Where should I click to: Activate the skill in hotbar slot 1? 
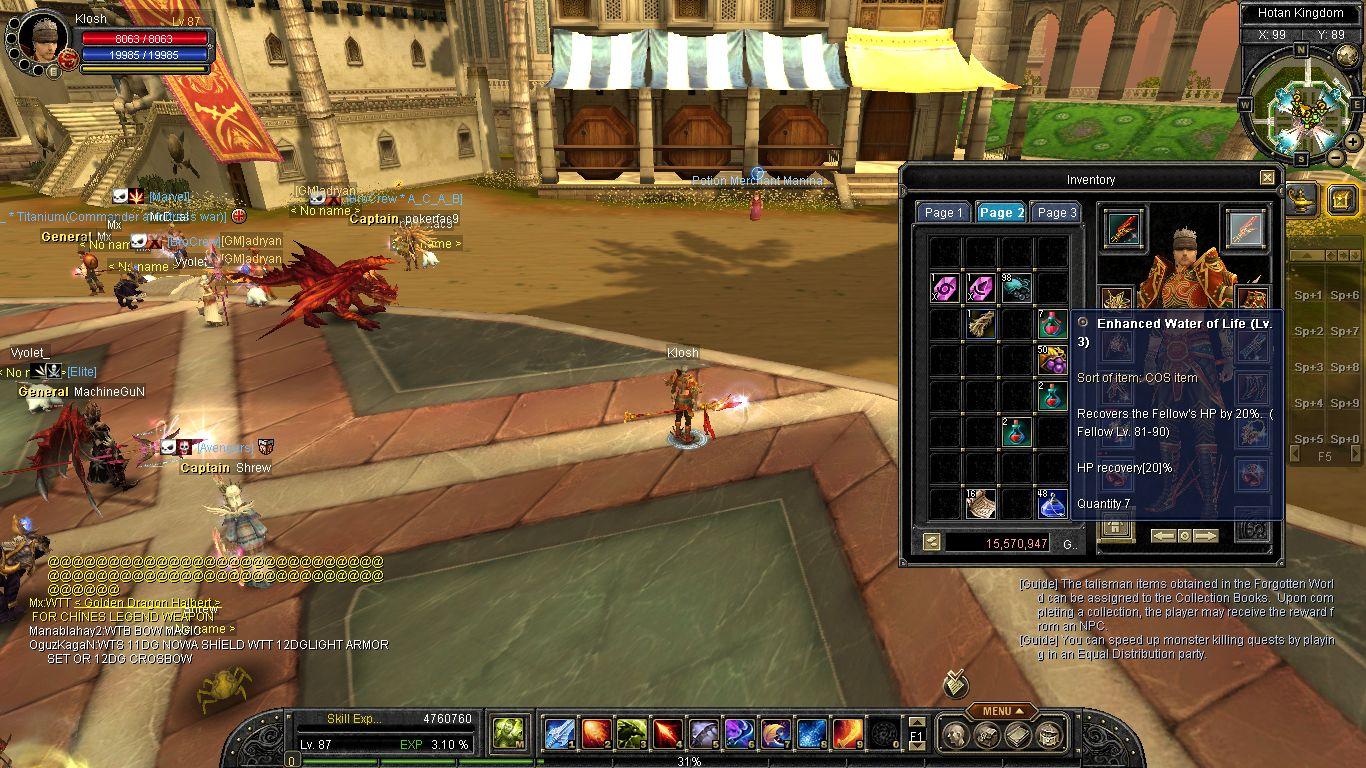click(558, 734)
